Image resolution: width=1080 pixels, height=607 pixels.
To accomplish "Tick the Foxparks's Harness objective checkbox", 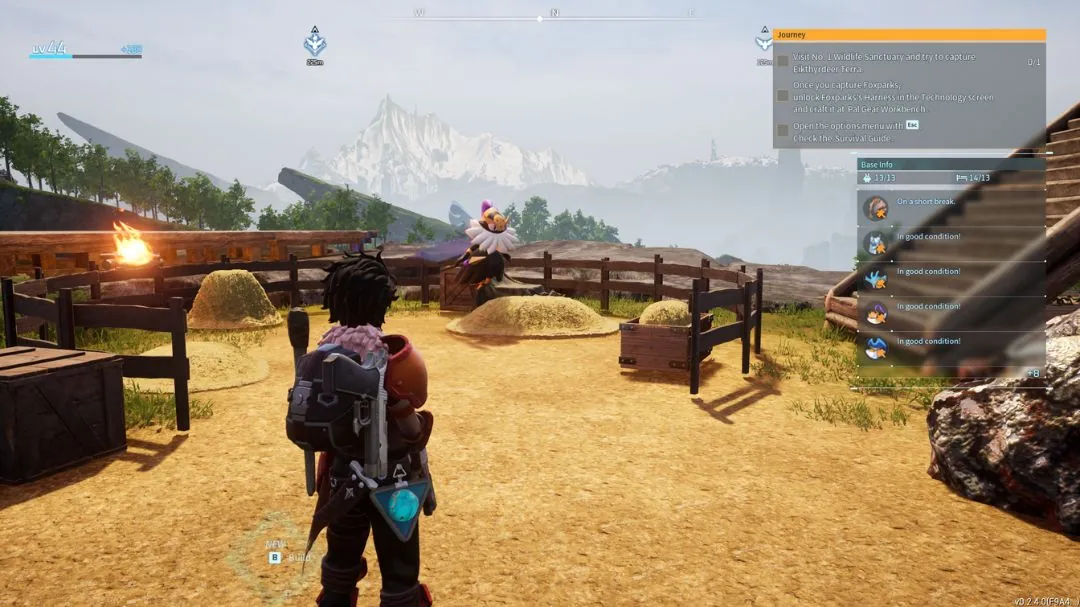I will tap(783, 96).
